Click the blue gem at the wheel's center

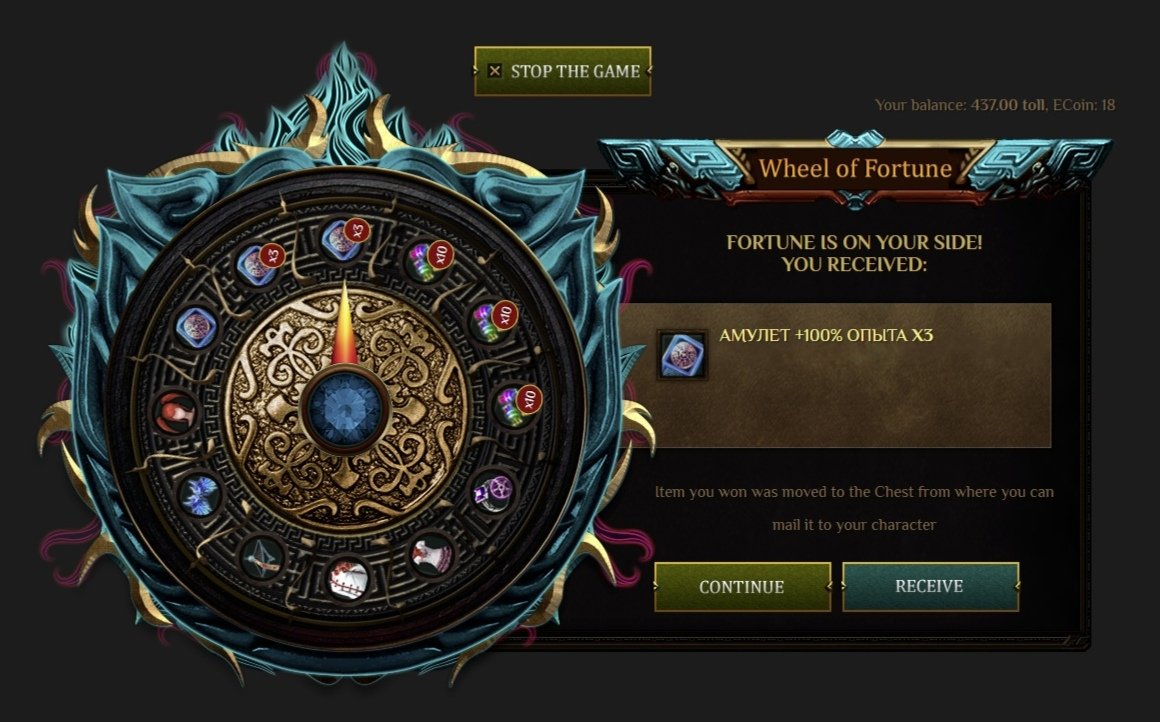pos(345,408)
